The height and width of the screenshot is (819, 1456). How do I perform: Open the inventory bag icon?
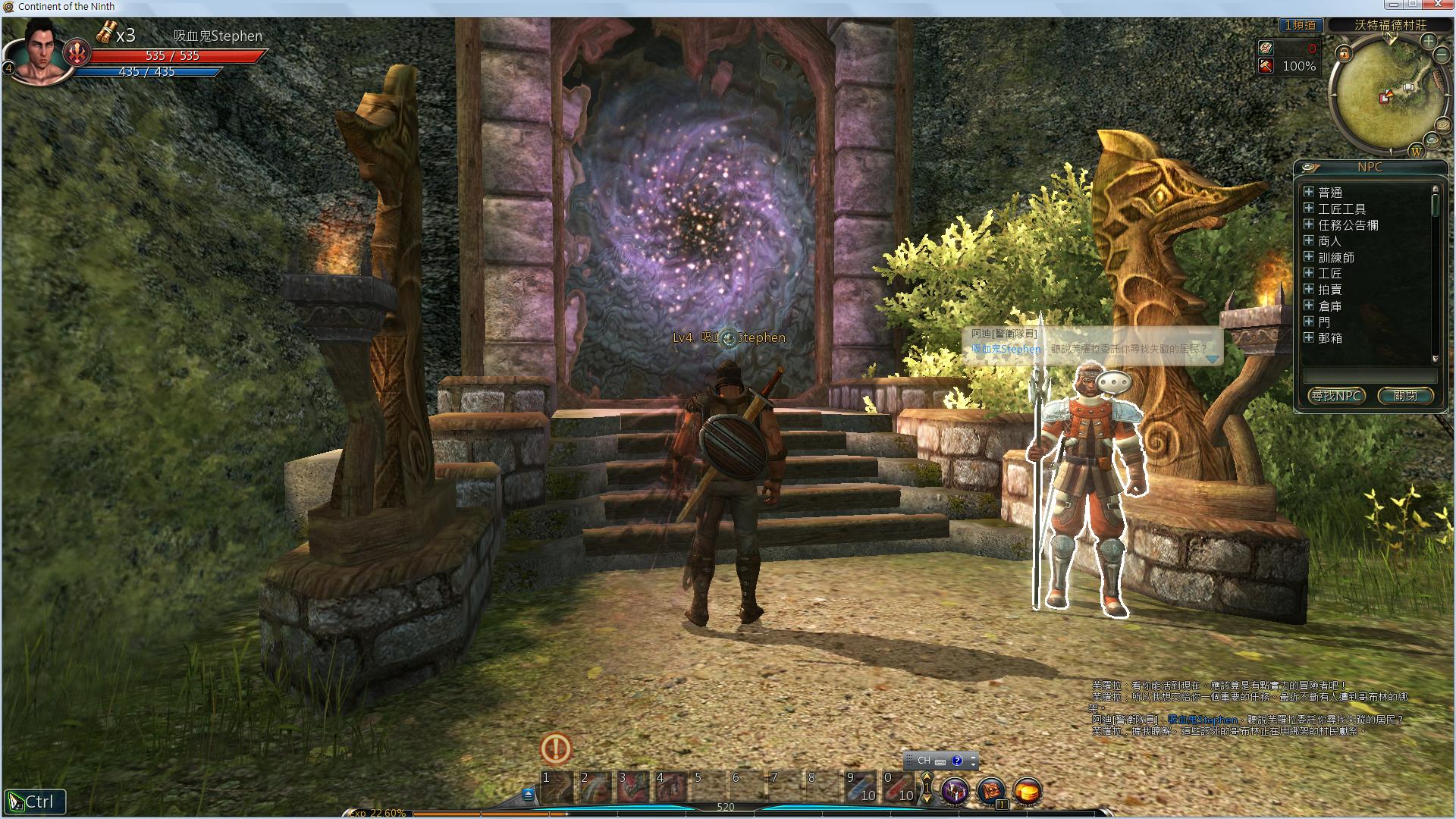991,791
